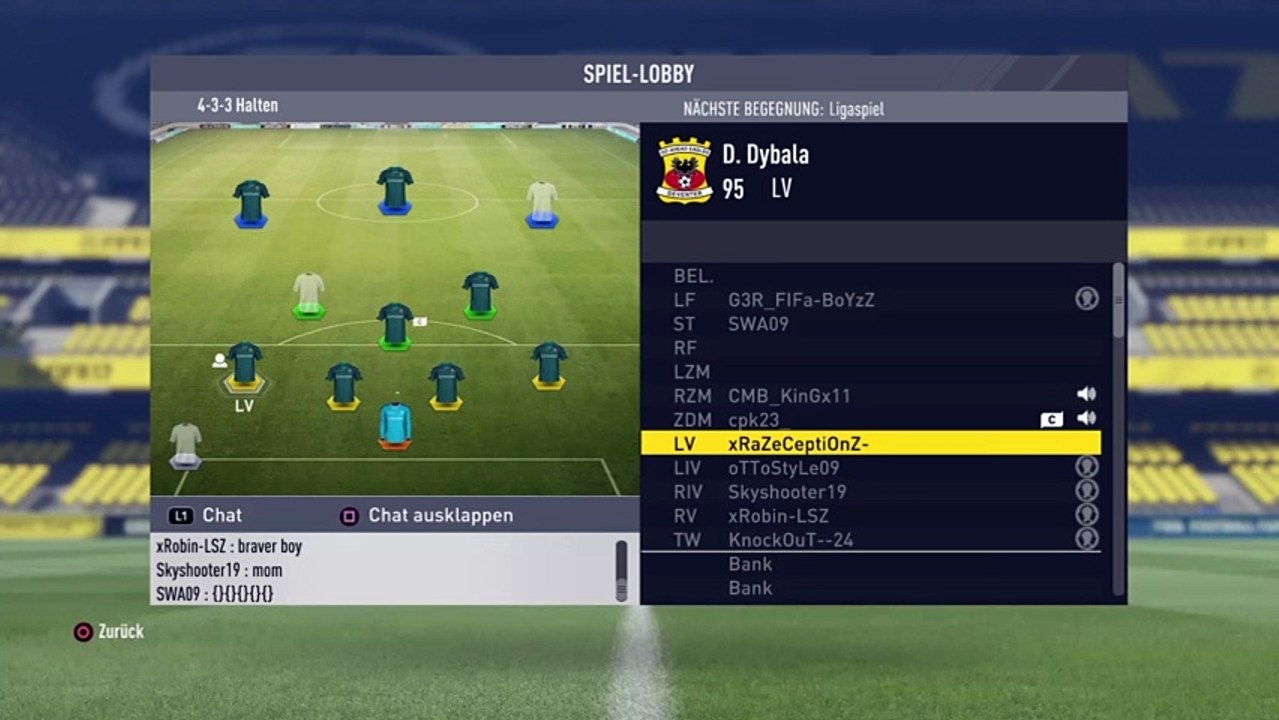
Task: Select the LF row G3R_FIFa-BoYzZ
Action: 870,300
